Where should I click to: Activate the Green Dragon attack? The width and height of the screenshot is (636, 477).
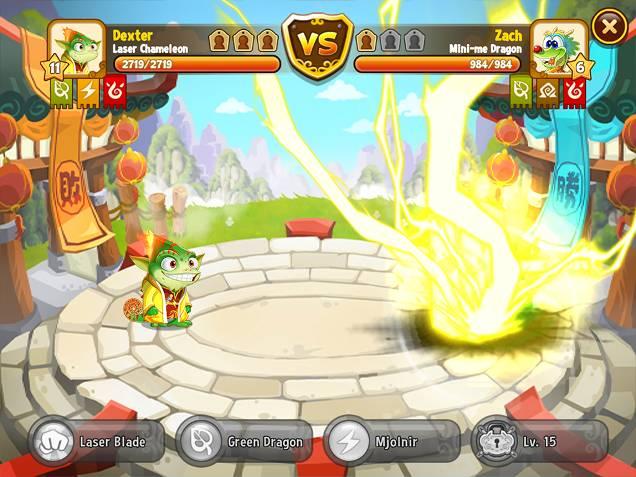point(245,441)
